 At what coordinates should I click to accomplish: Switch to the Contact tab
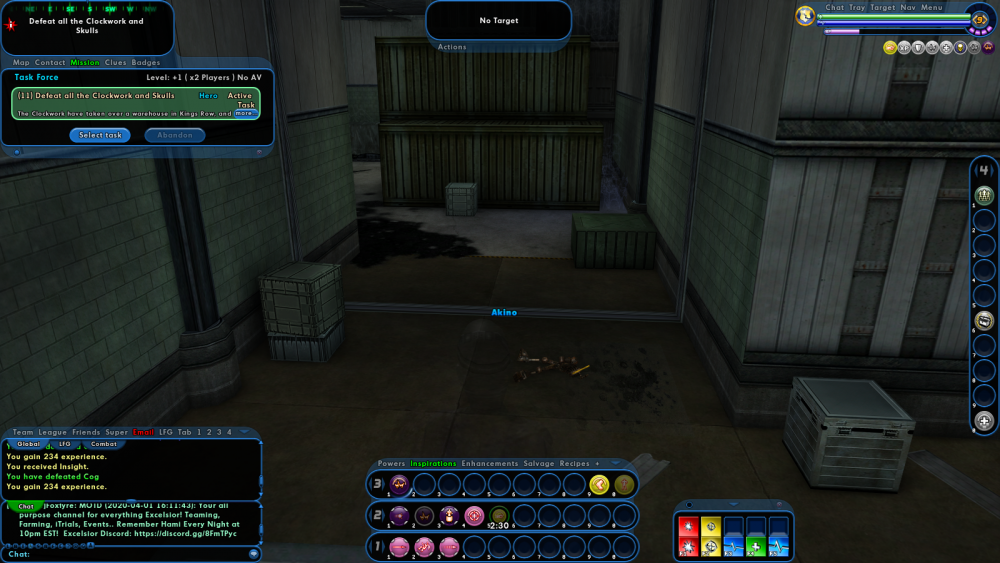50,63
